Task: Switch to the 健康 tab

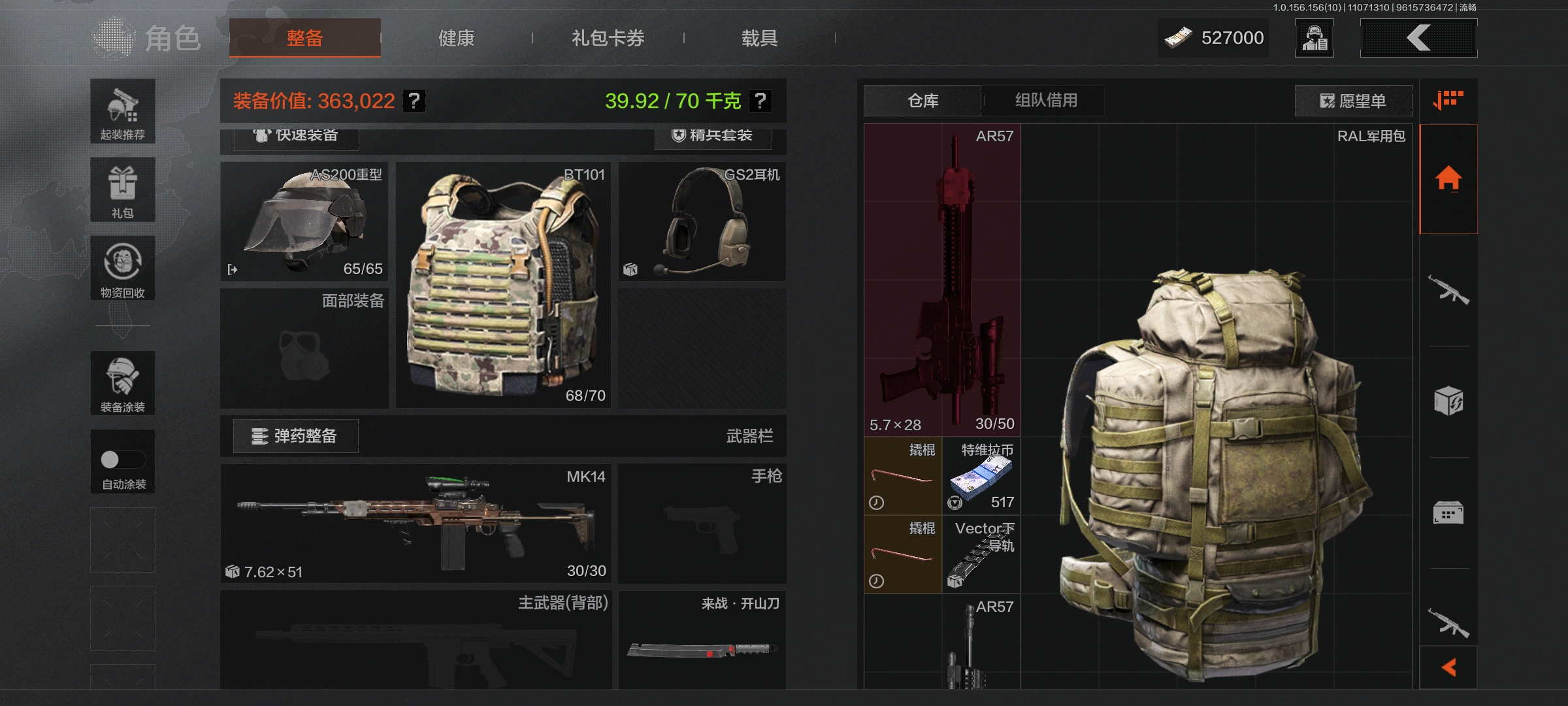Action: click(456, 39)
